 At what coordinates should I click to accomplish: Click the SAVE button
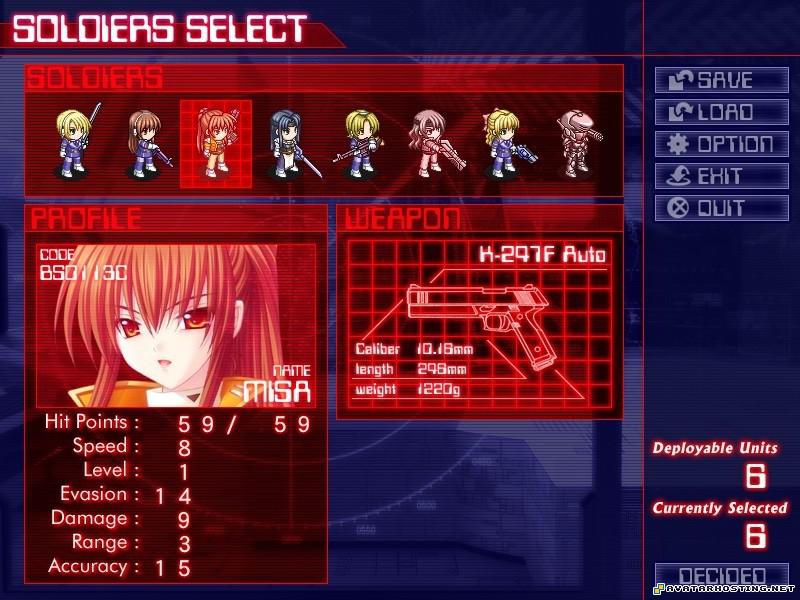click(x=721, y=80)
